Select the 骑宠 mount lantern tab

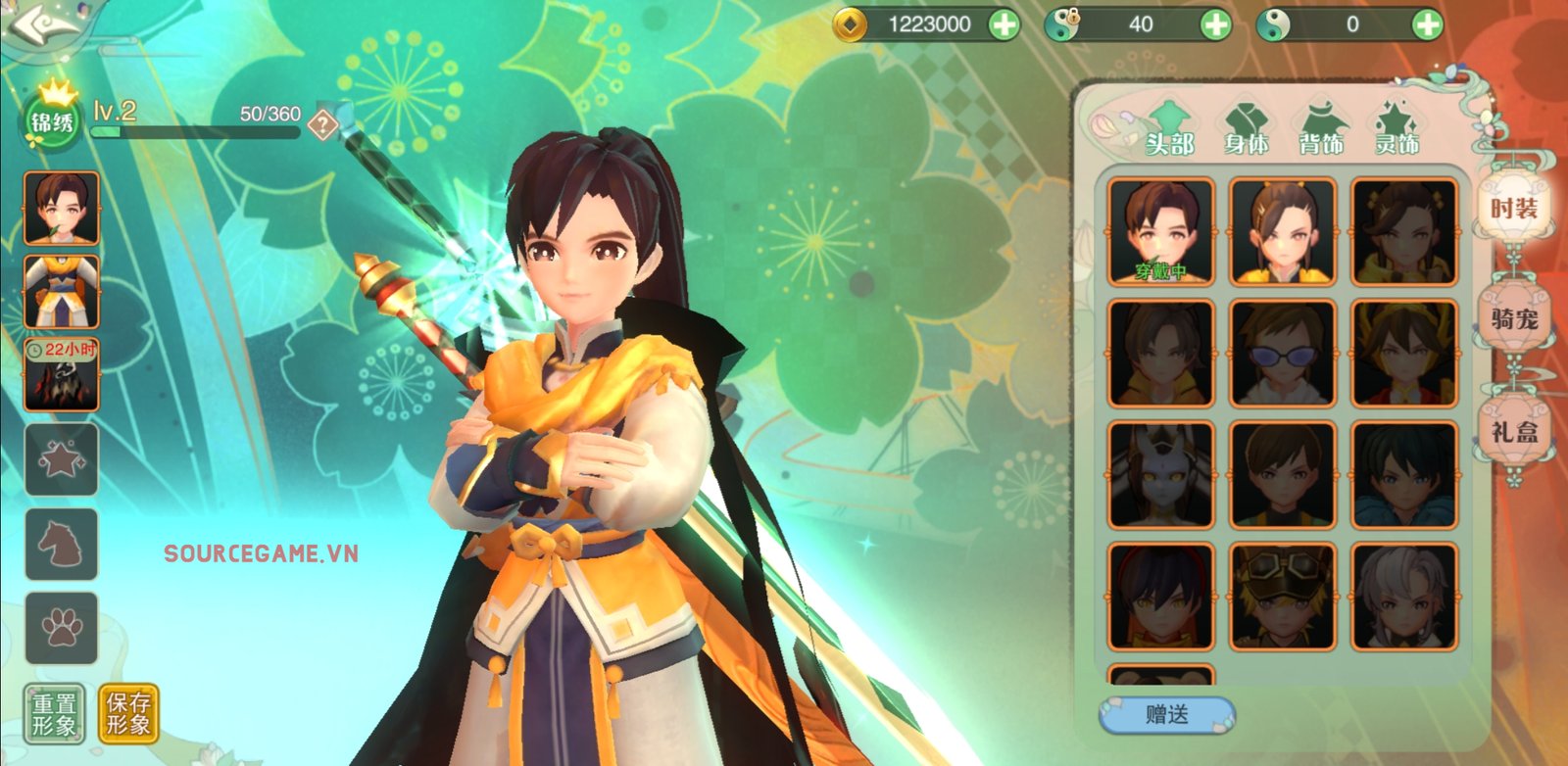pyautogui.click(x=1514, y=318)
